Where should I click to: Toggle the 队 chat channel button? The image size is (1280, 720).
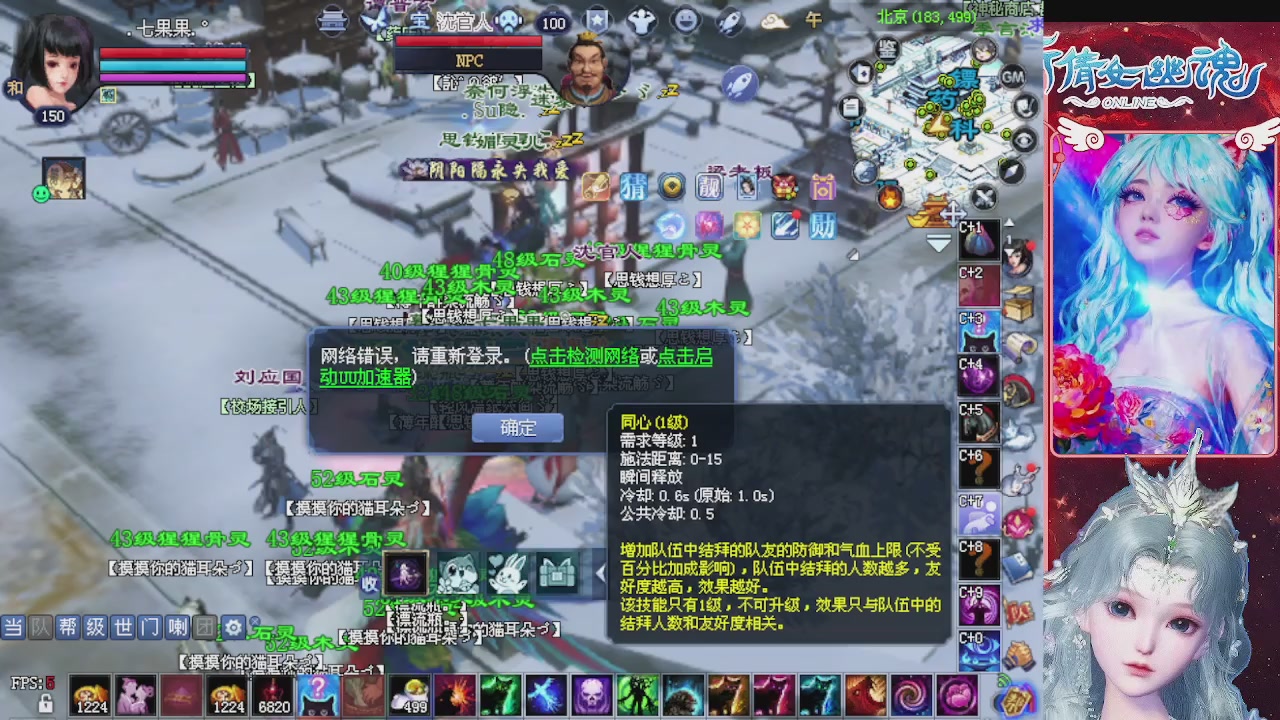40,626
